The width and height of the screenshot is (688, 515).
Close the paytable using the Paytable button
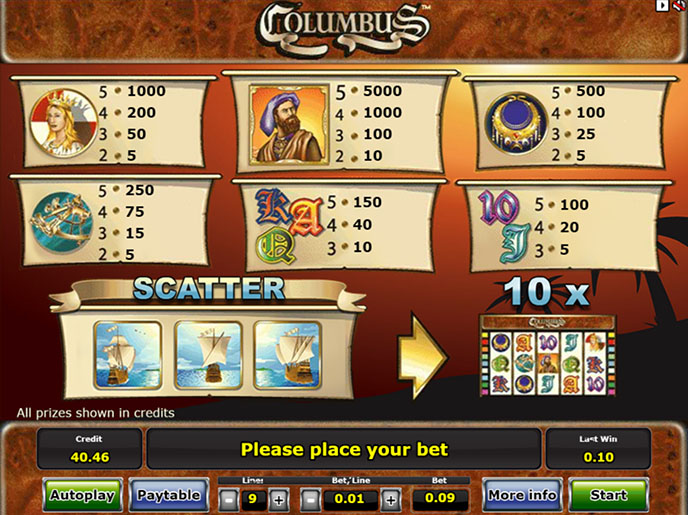[169, 494]
